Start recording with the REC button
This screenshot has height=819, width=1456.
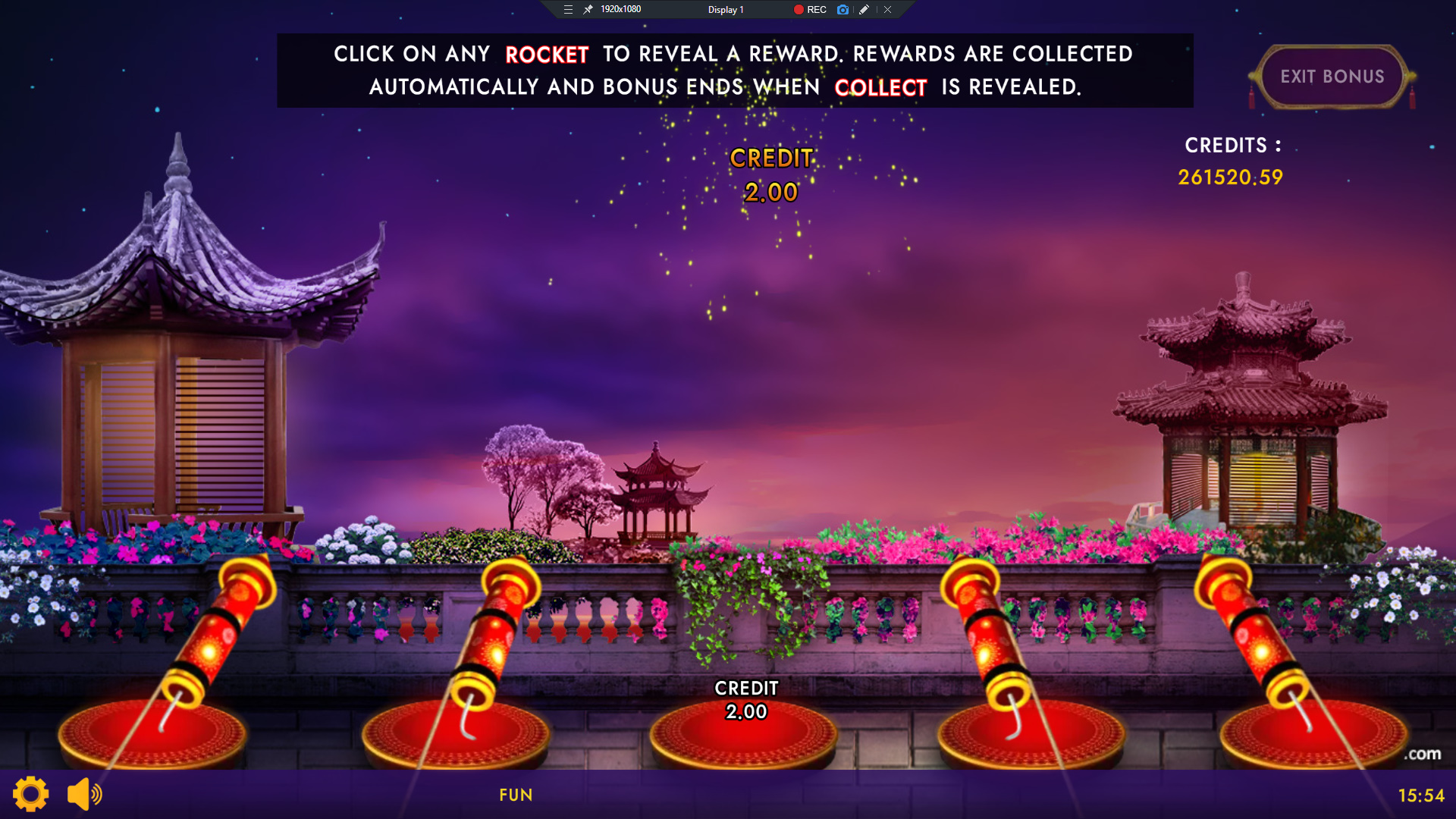pos(810,10)
